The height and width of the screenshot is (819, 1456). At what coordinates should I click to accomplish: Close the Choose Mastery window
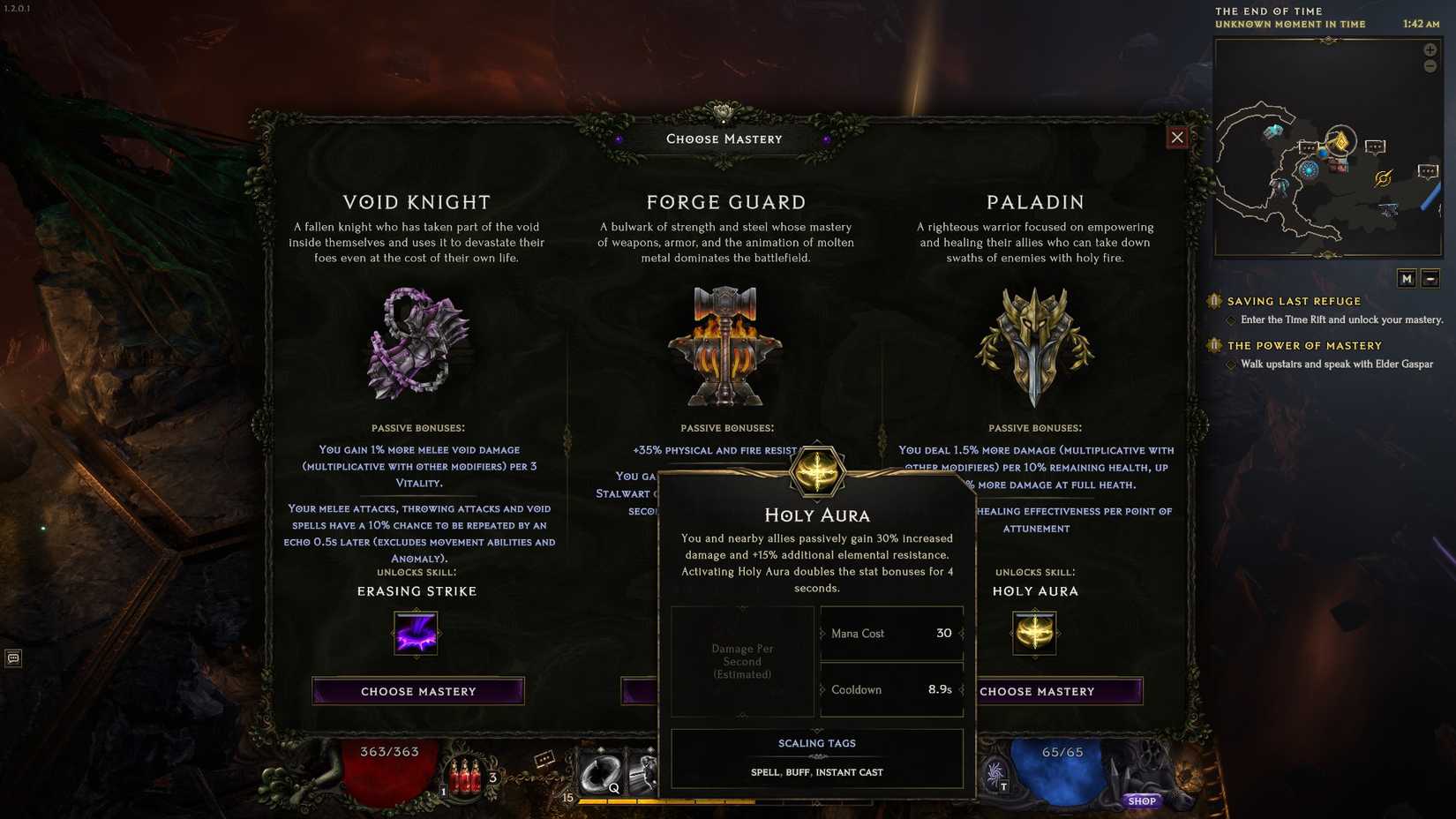(x=1178, y=137)
